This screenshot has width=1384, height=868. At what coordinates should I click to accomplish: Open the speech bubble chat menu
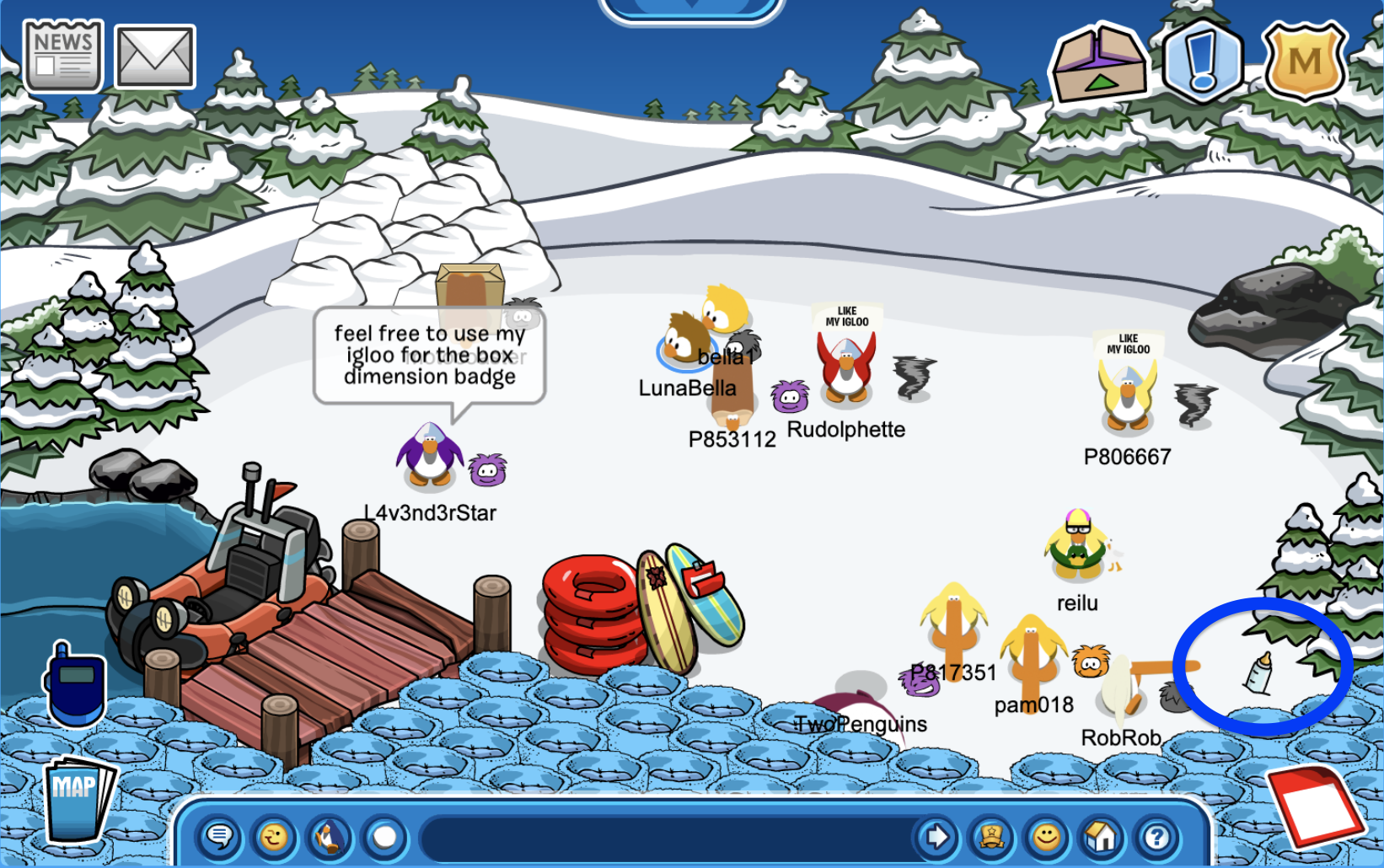(x=220, y=837)
